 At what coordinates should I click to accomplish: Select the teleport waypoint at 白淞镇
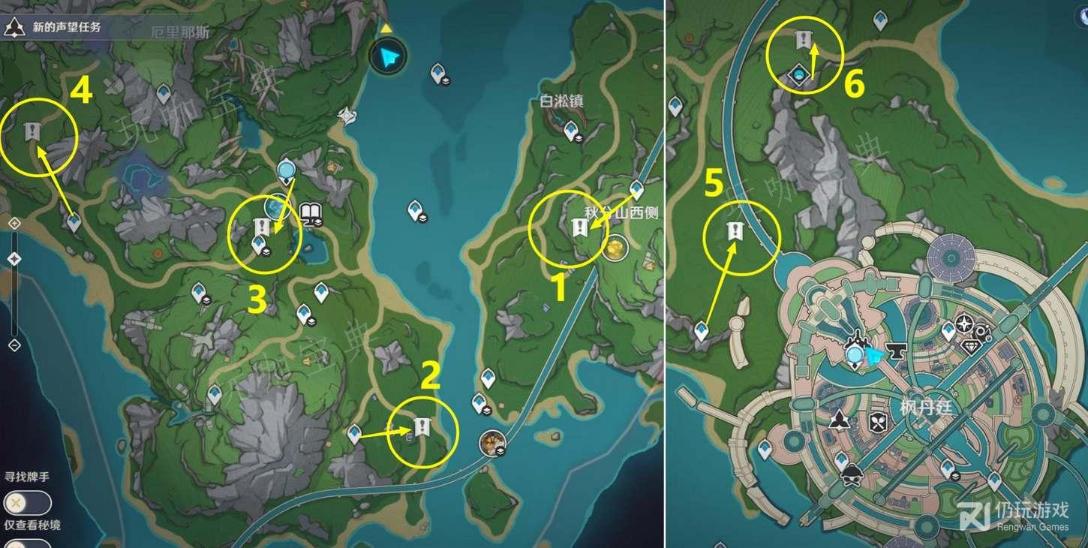click(571, 130)
